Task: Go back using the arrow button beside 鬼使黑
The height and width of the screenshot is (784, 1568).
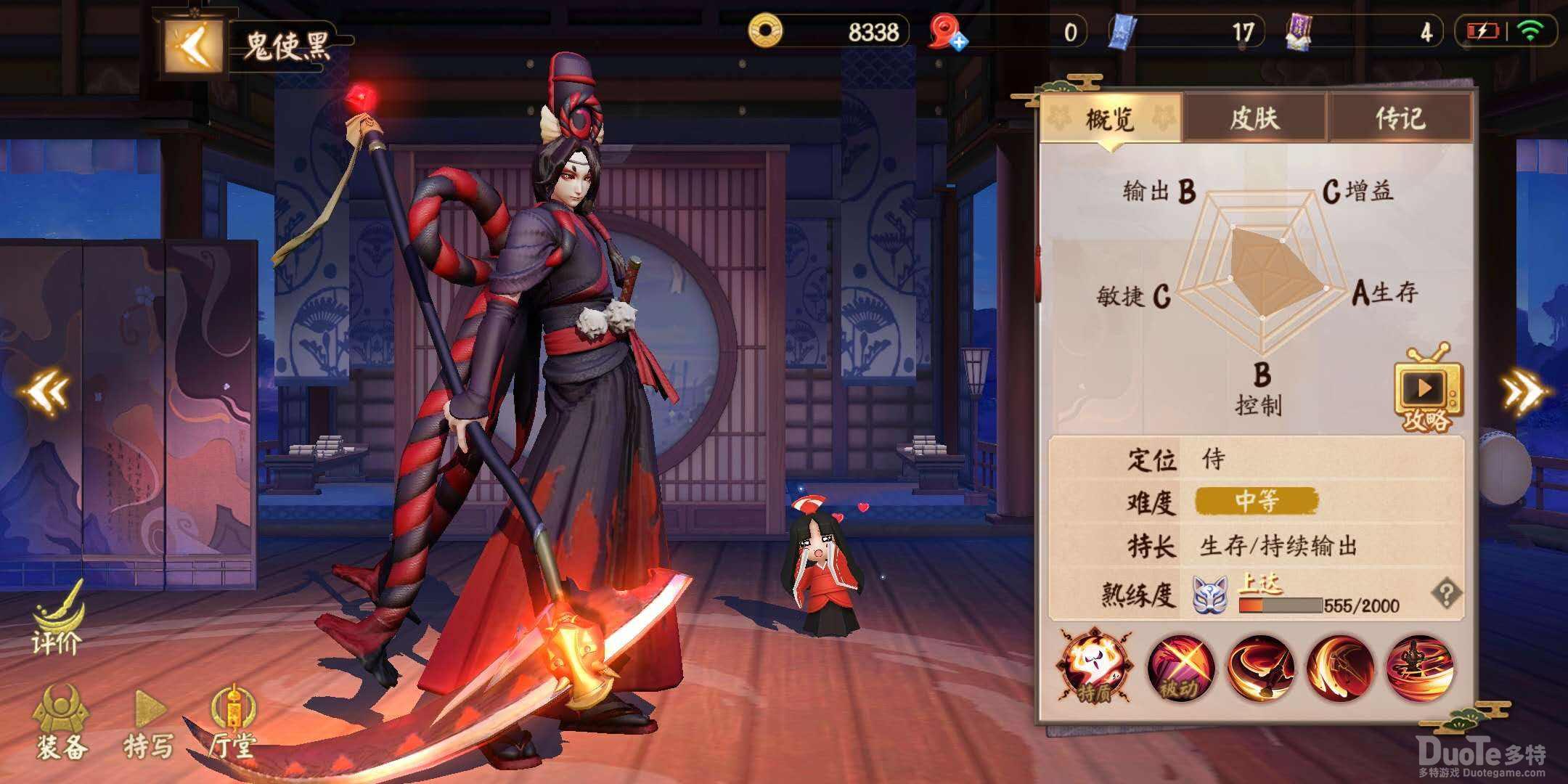Action: tap(192, 46)
